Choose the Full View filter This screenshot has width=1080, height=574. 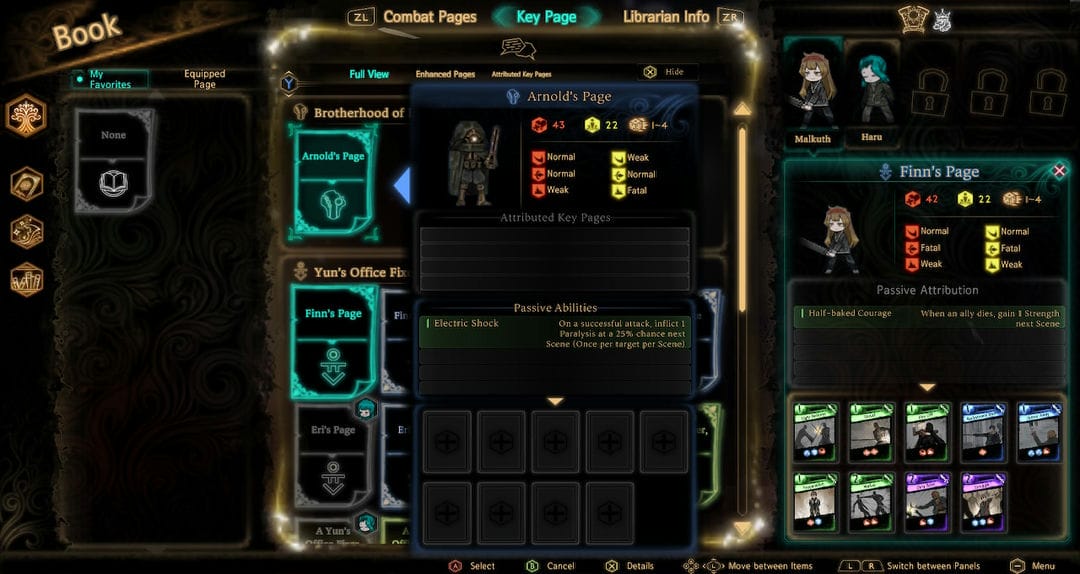[x=369, y=74]
